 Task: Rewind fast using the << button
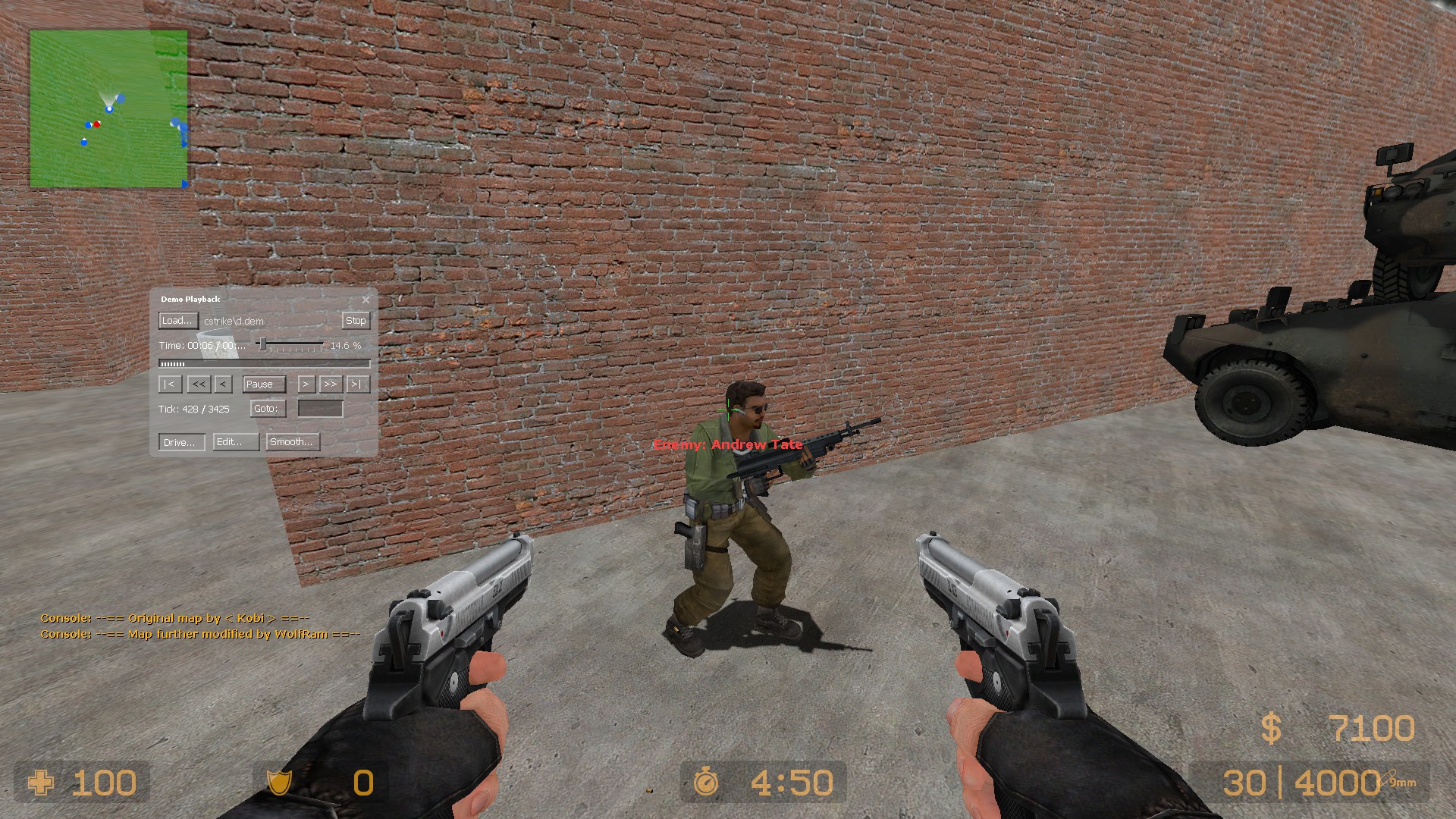[199, 384]
